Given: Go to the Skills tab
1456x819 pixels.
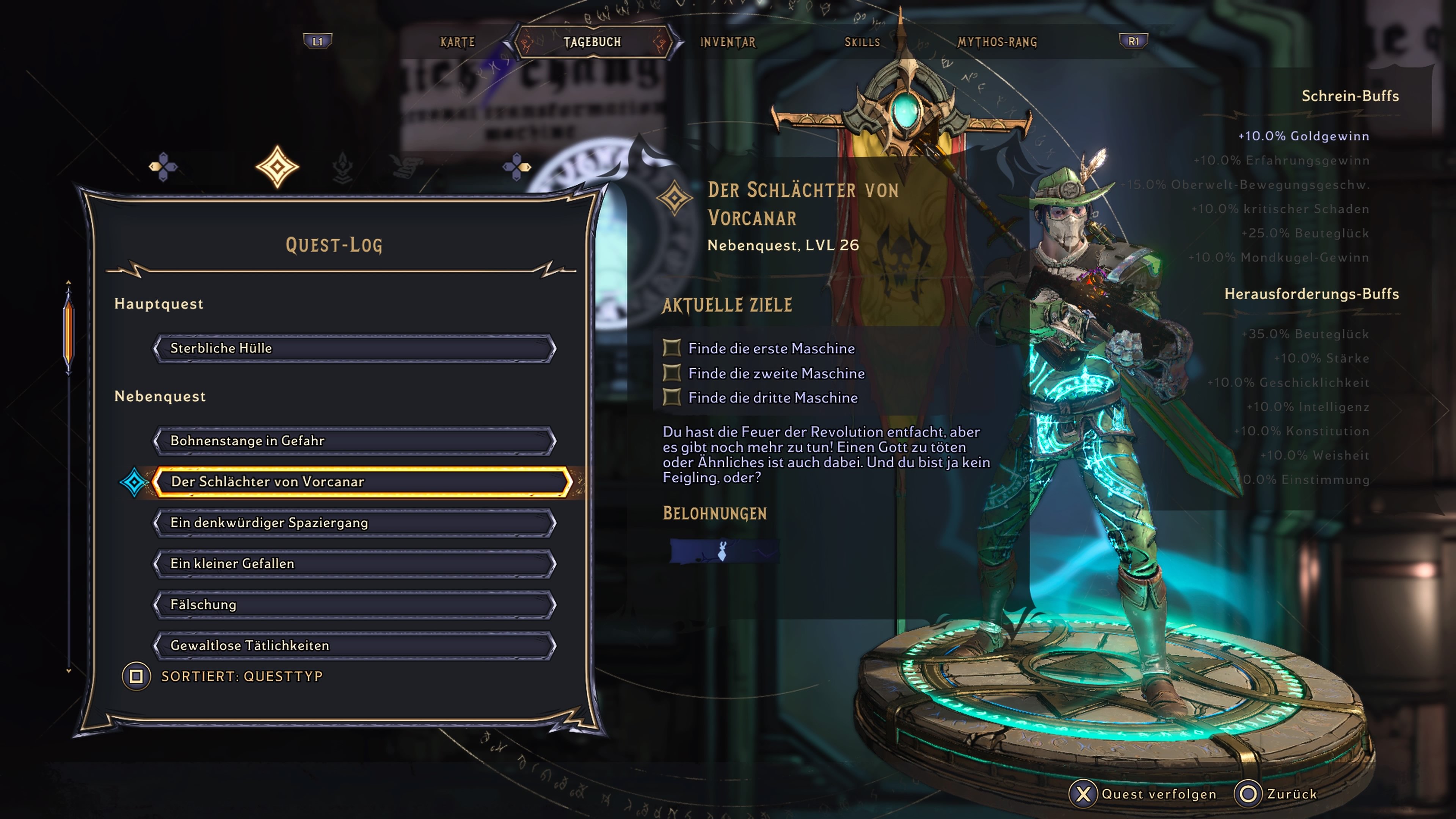Looking at the screenshot, I should click(x=862, y=42).
